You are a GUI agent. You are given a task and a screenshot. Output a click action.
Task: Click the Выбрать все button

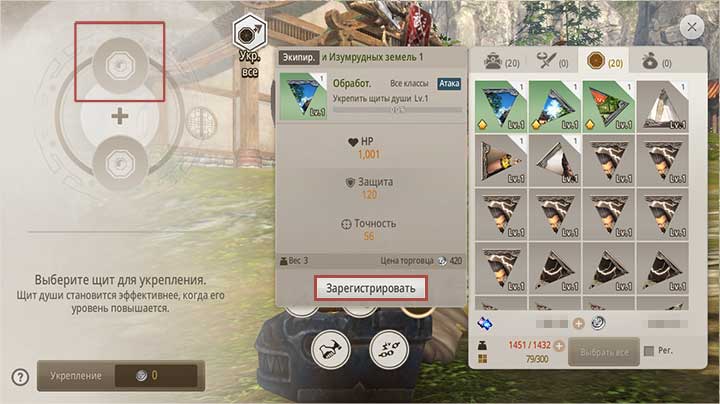(603, 352)
